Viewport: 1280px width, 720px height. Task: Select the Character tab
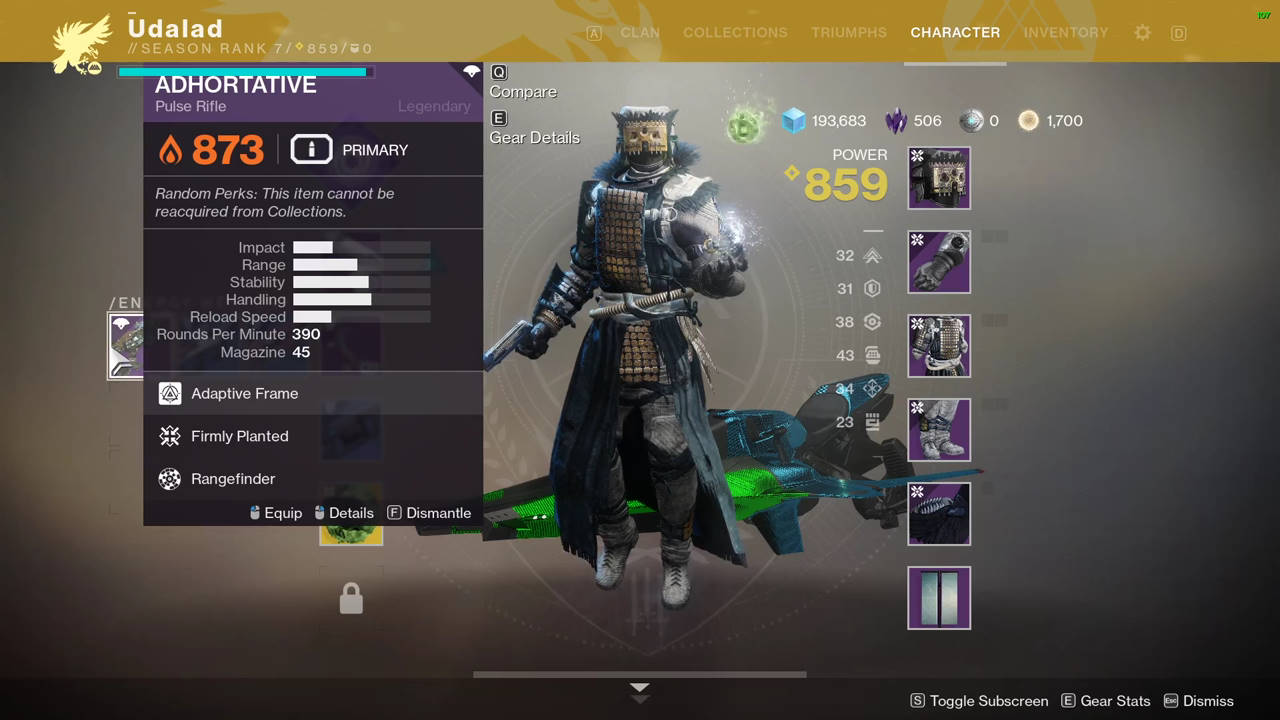(955, 33)
